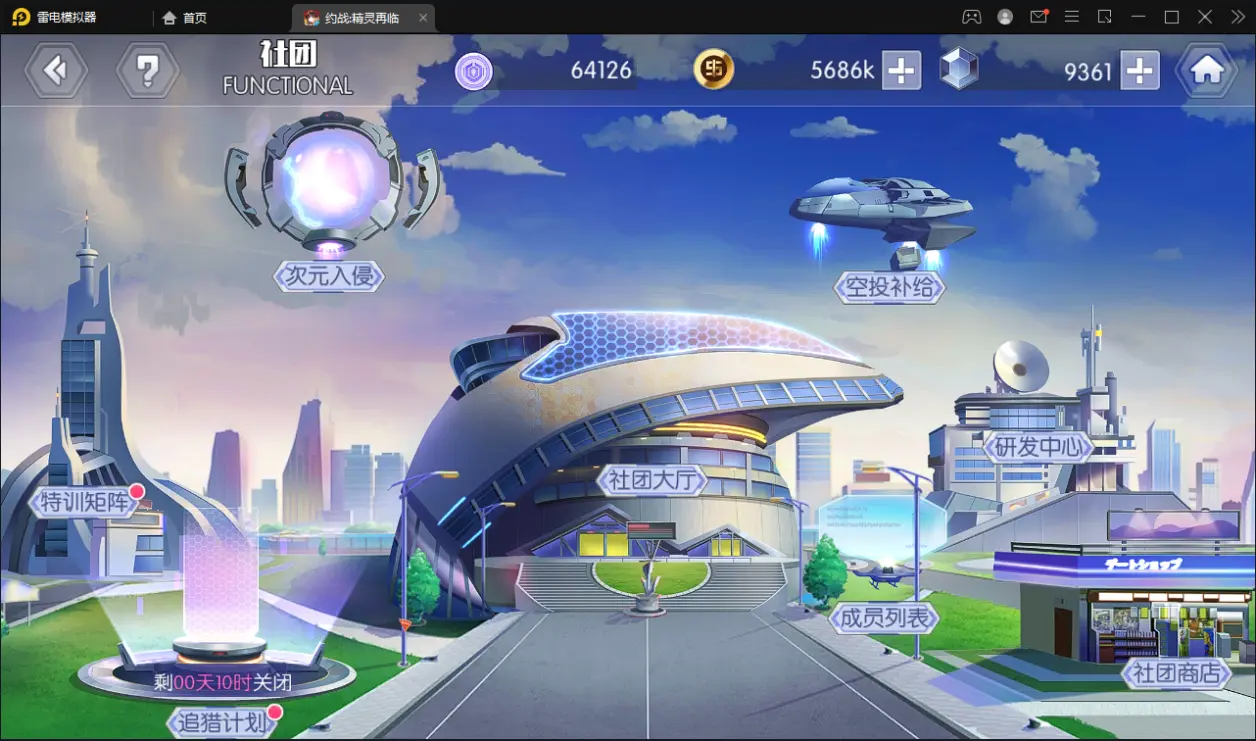
Task: Return to the home screen
Action: point(1207,70)
